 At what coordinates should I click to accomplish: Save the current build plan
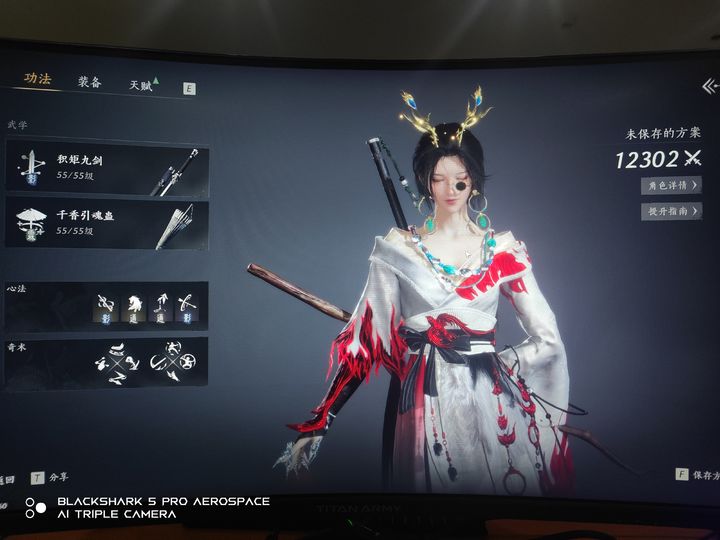point(696,474)
